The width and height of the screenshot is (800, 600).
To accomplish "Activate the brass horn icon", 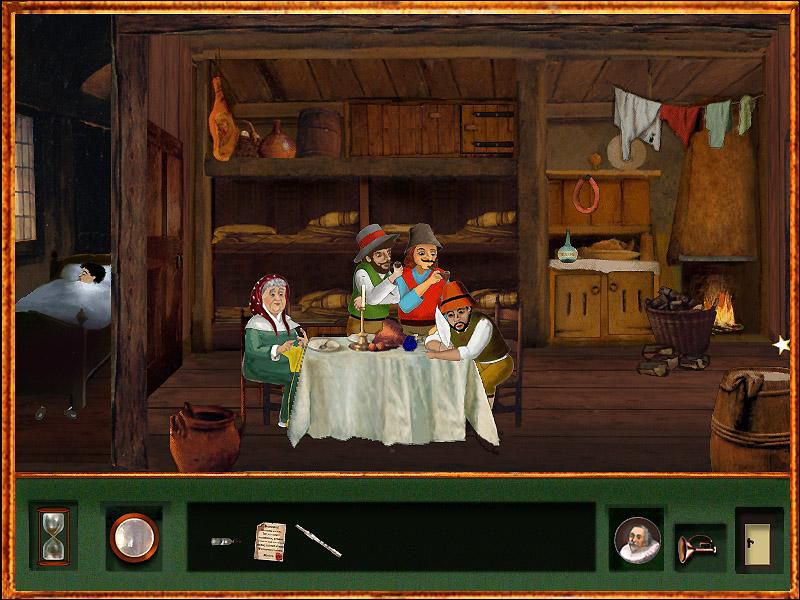I will (x=697, y=545).
